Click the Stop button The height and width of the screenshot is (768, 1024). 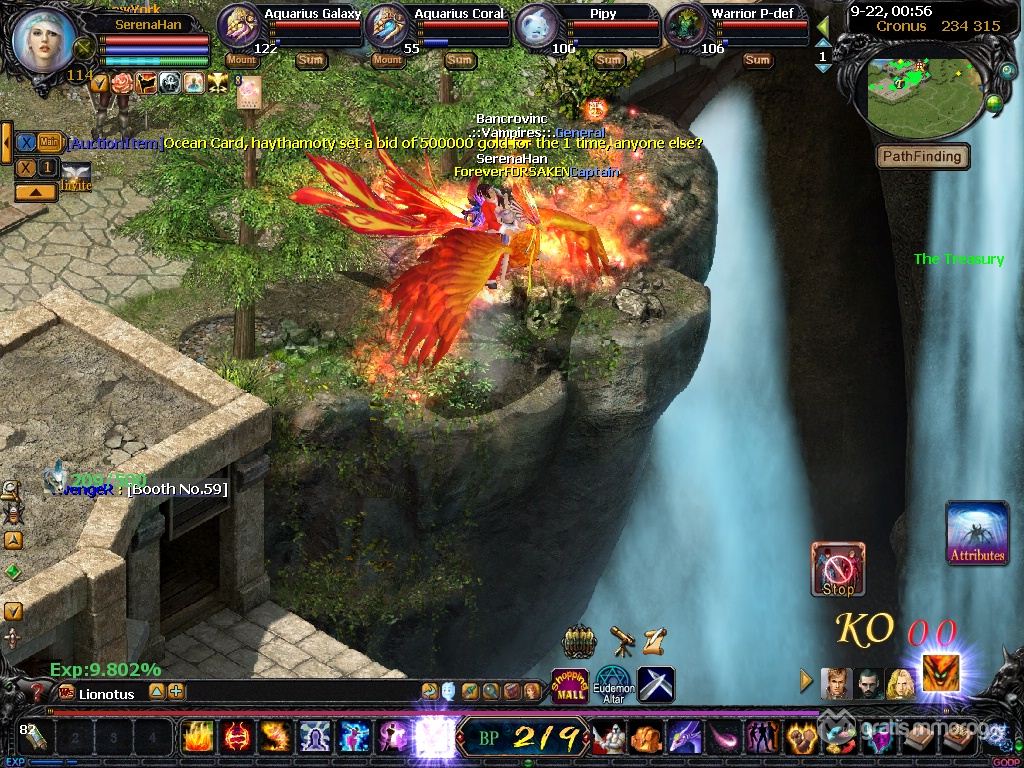[x=838, y=569]
